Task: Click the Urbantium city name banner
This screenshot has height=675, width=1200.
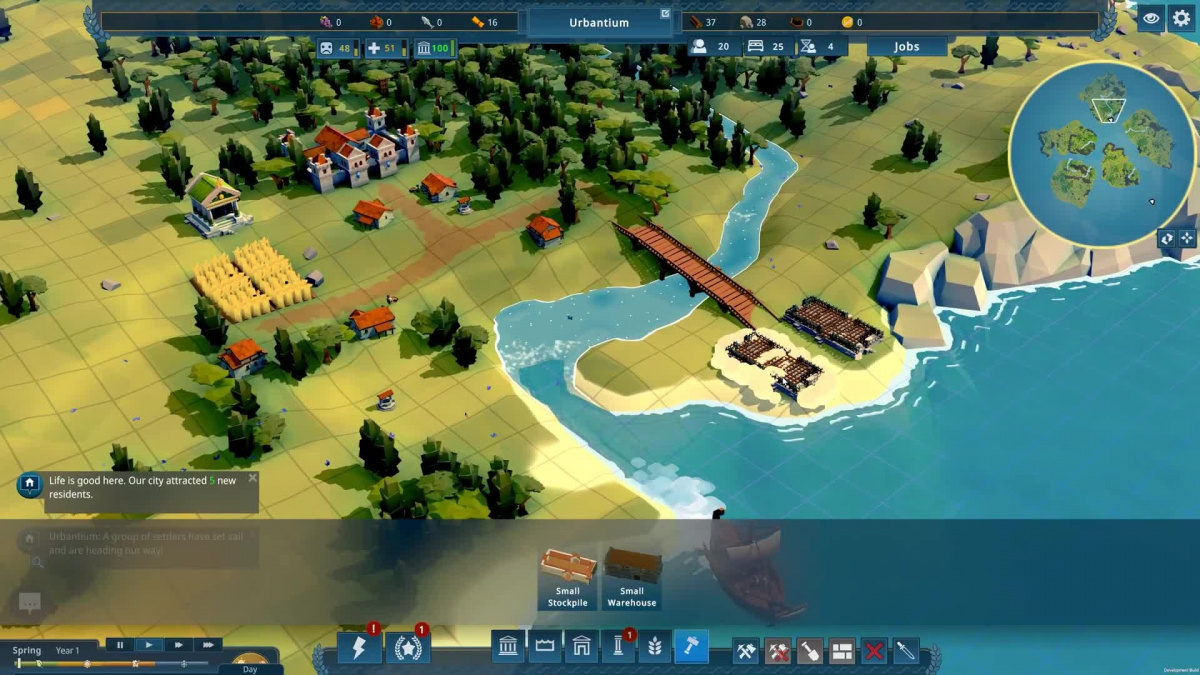Action: 599,22
